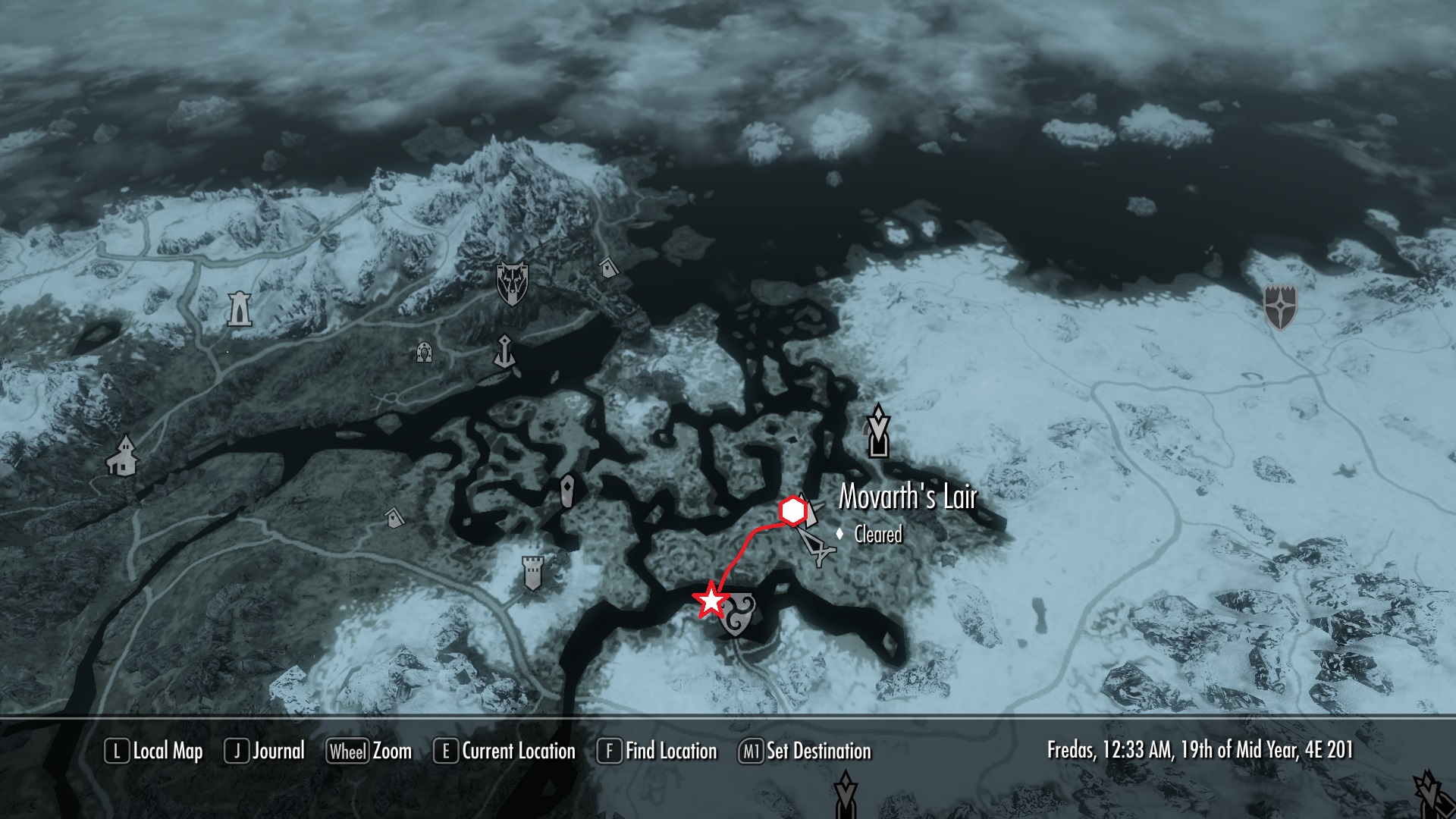Select the Dawnstar star shield marker
The height and width of the screenshot is (819, 1456).
coord(1281,307)
